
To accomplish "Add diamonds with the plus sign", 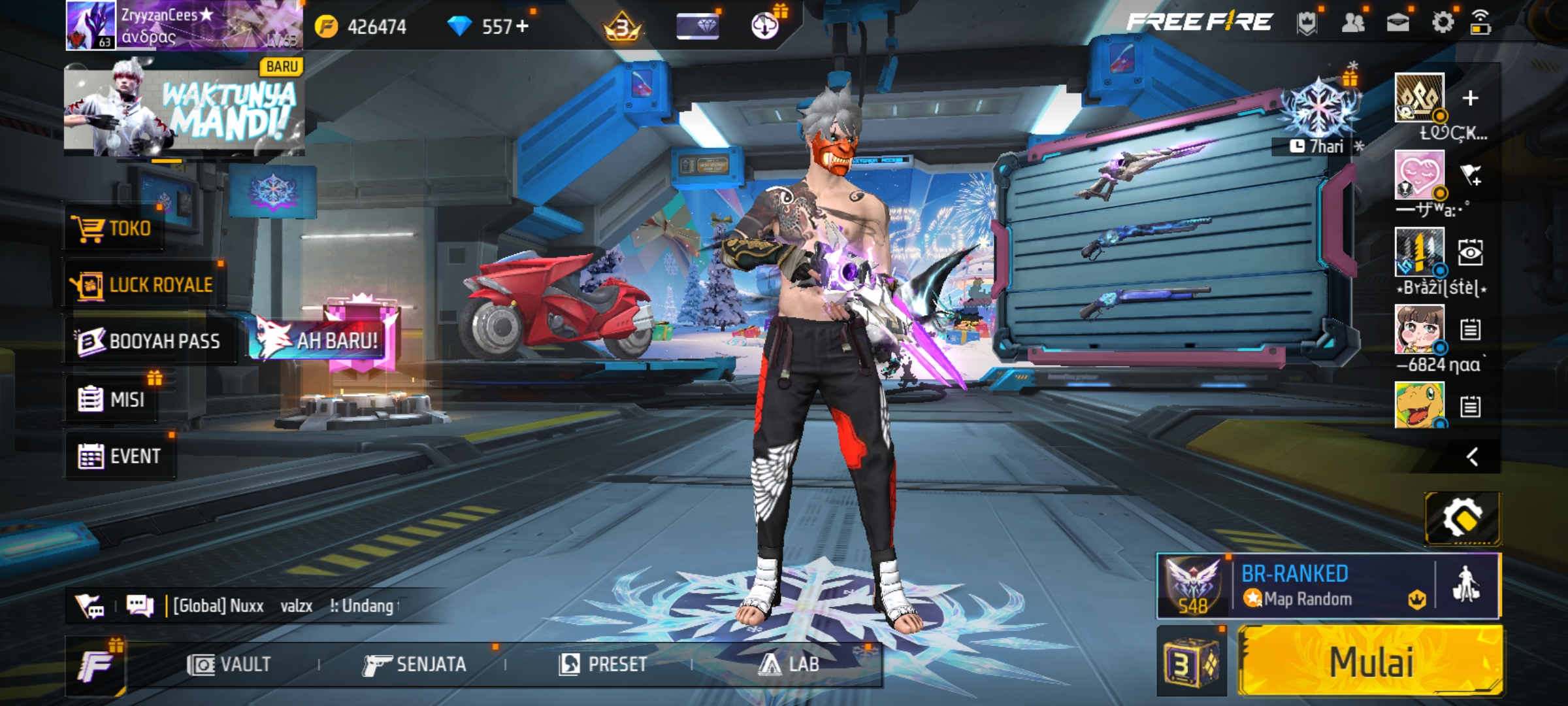I will [522, 26].
